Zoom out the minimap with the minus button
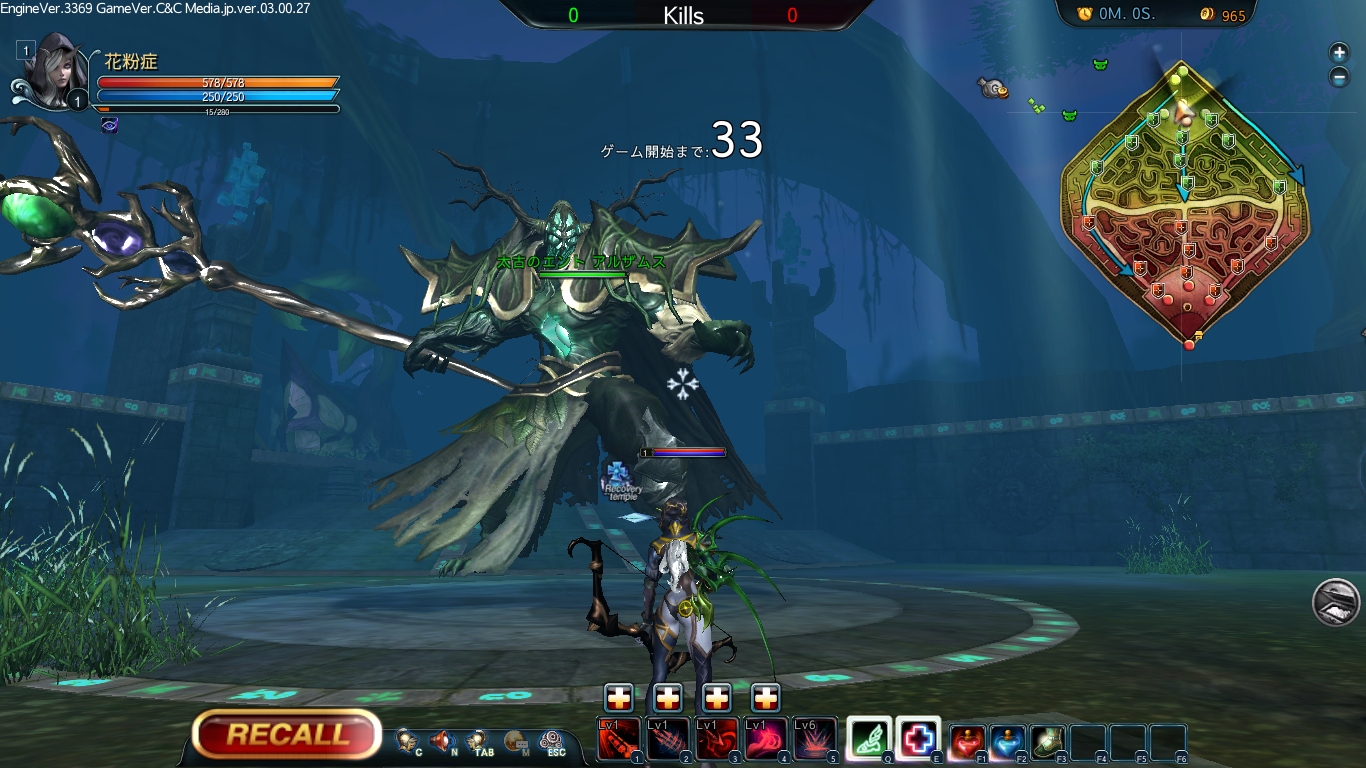 (x=1339, y=77)
